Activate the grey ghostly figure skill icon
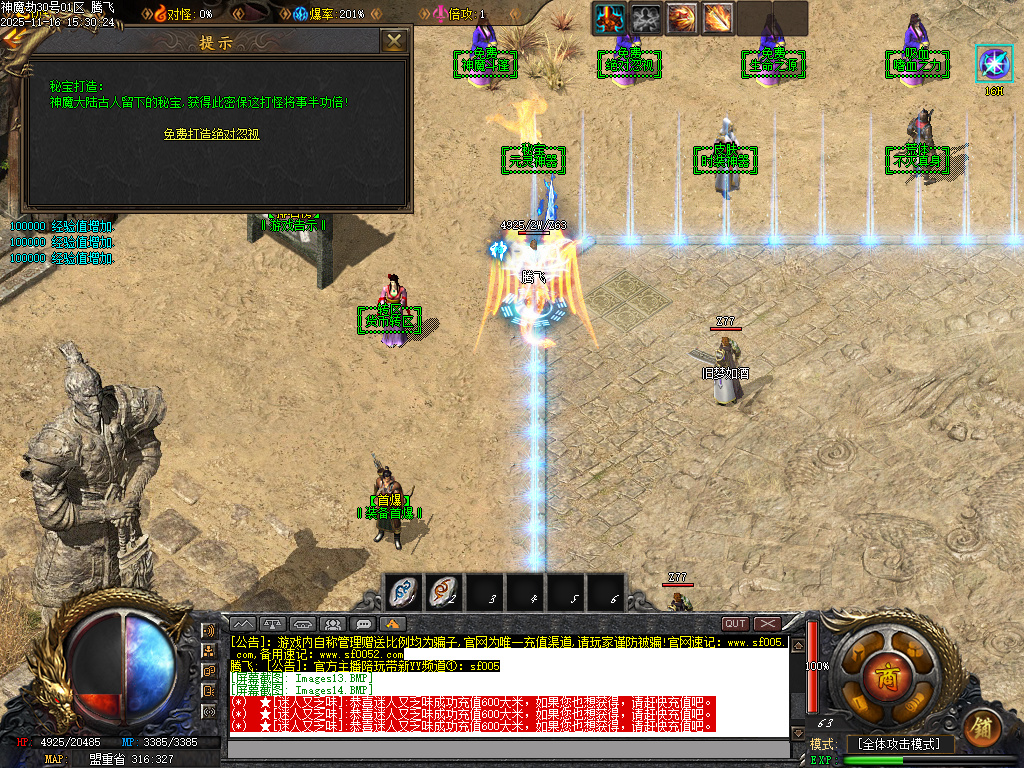The image size is (1024, 768). tap(646, 18)
